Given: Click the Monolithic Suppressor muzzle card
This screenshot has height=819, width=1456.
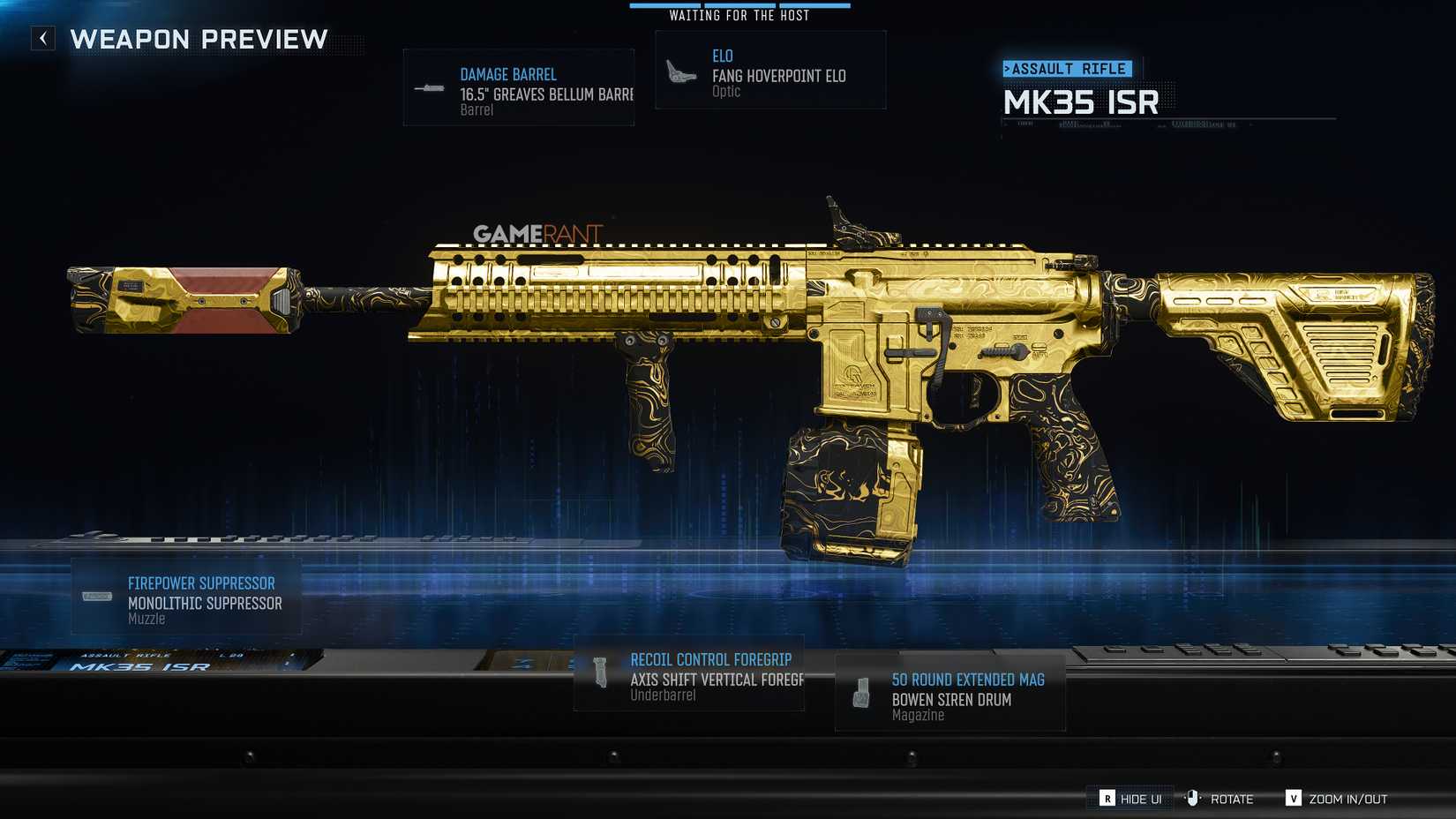Looking at the screenshot, I should [188, 597].
